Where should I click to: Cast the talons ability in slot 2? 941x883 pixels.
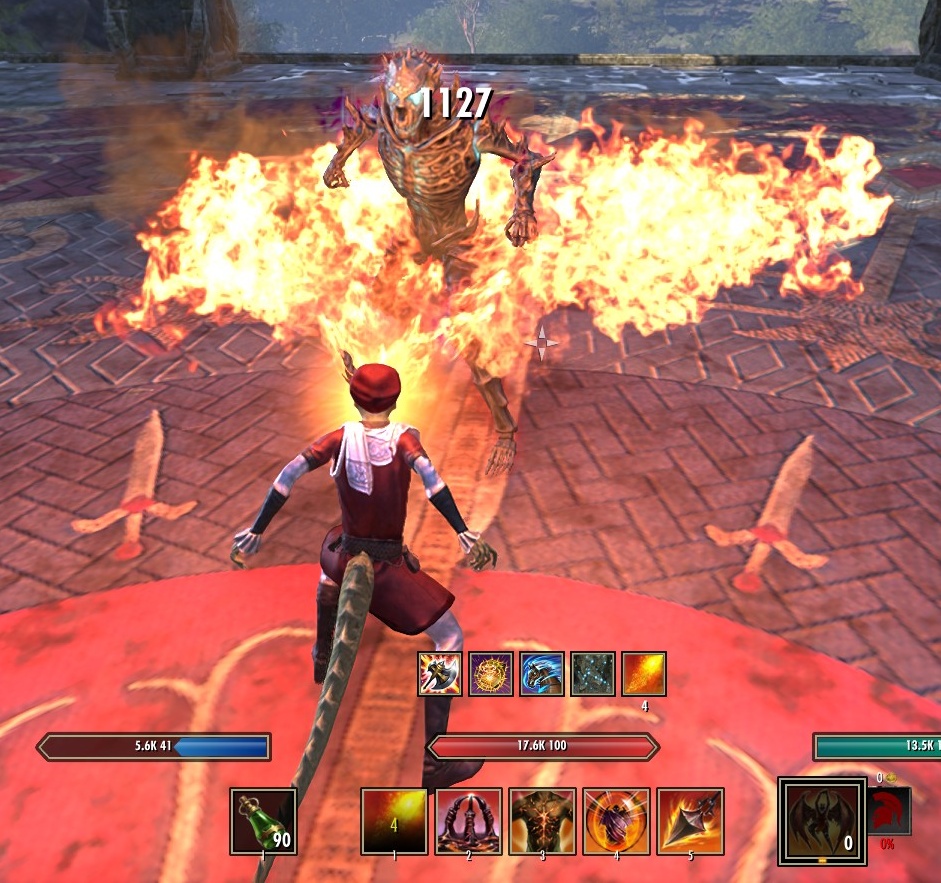pyautogui.click(x=468, y=821)
